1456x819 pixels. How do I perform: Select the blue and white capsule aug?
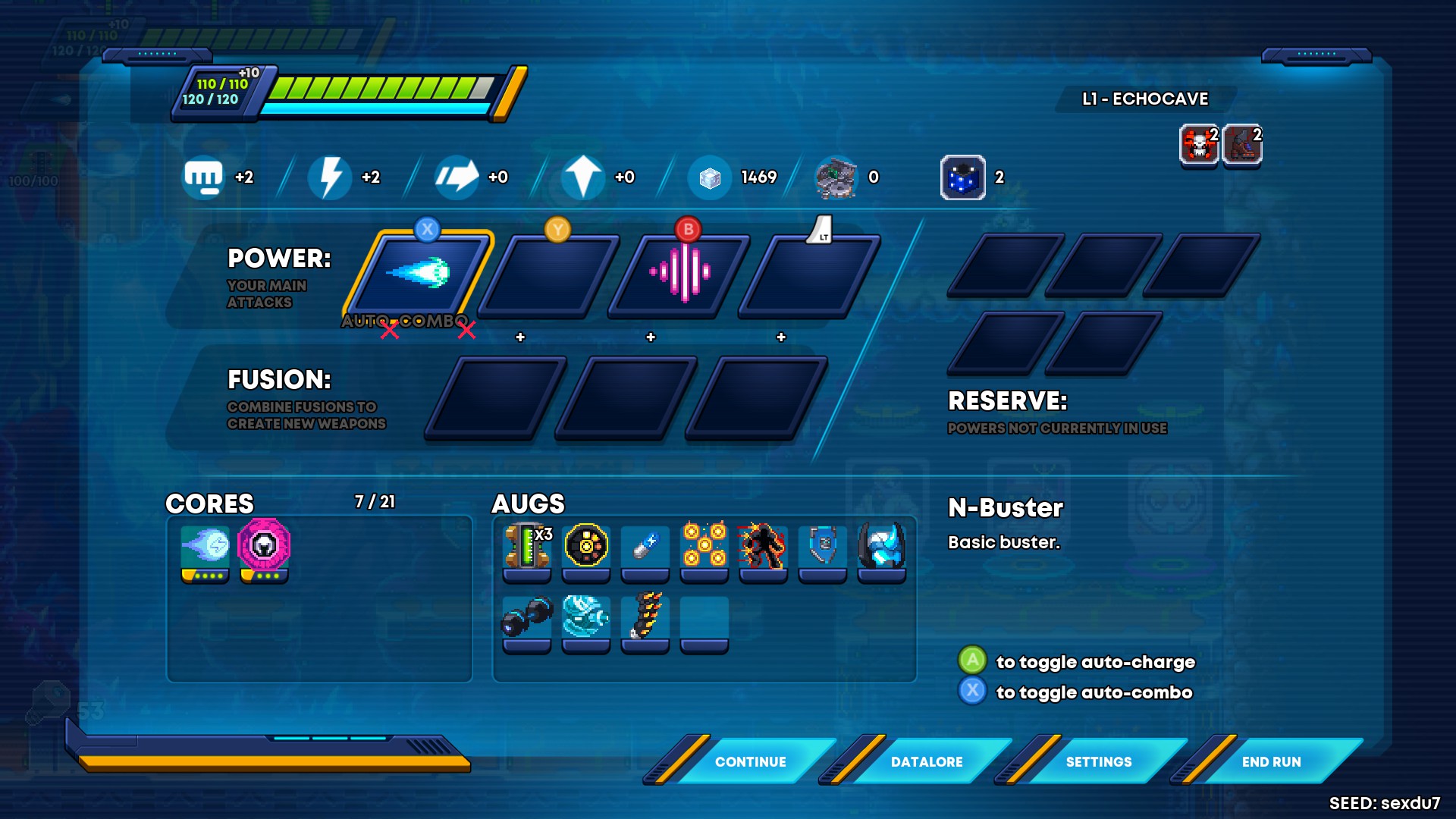tap(645, 546)
